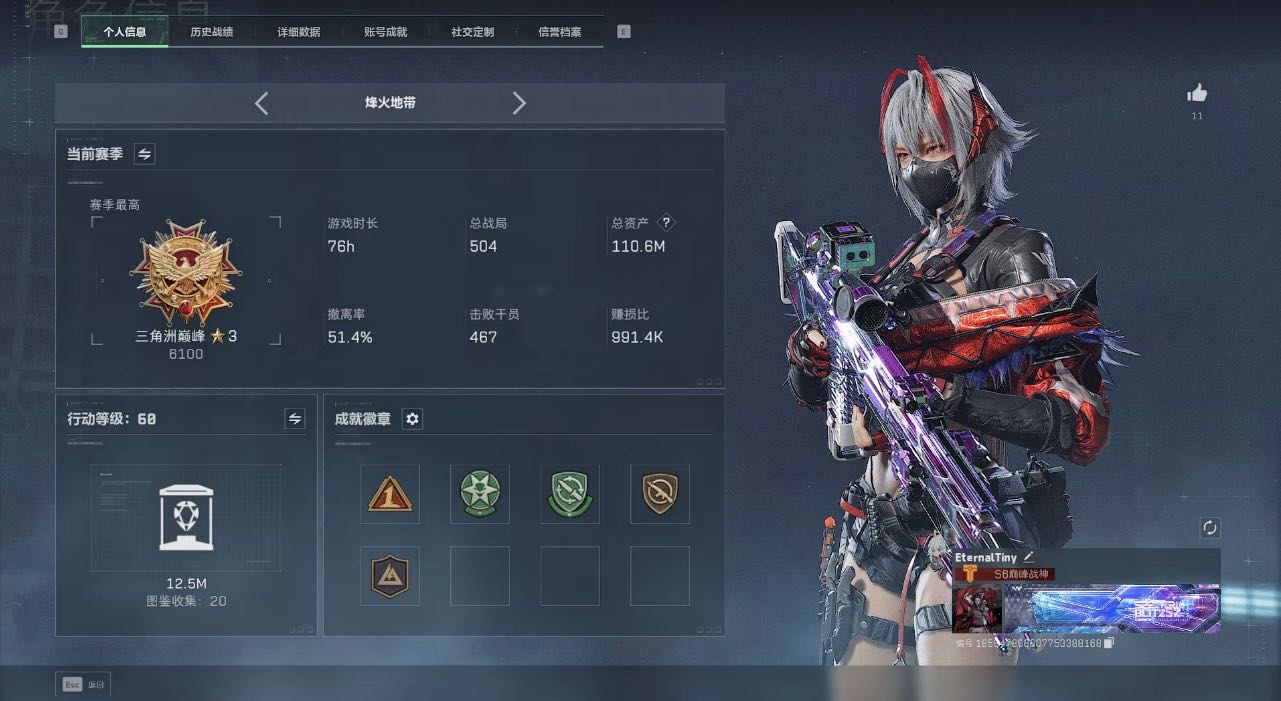Image resolution: width=1281 pixels, height=701 pixels.
Task: Open the 详细数据 tab
Action: coord(299,32)
